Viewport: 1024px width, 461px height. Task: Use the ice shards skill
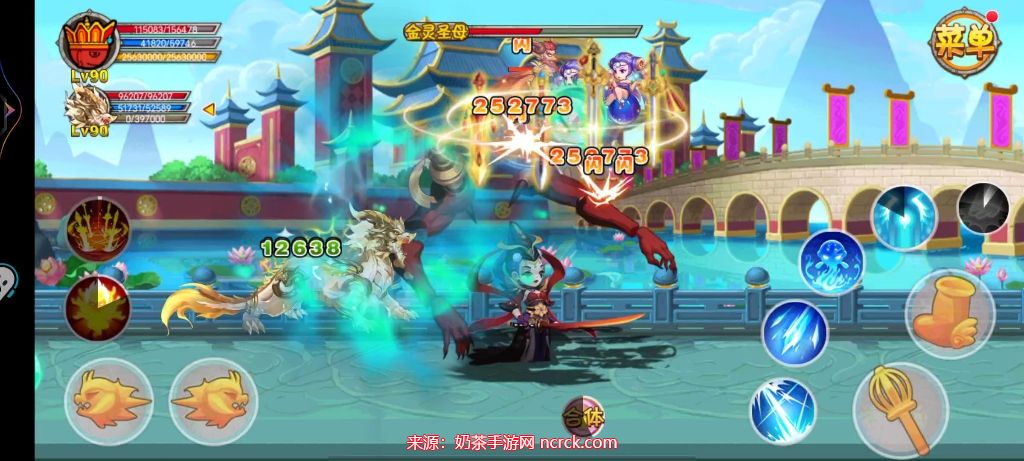(794, 333)
